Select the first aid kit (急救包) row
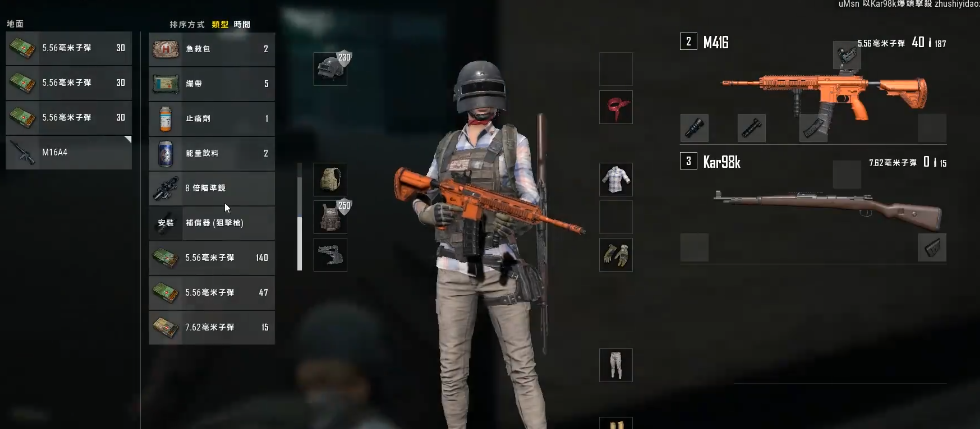Screen dimensions: 980x429 click(x=211, y=49)
